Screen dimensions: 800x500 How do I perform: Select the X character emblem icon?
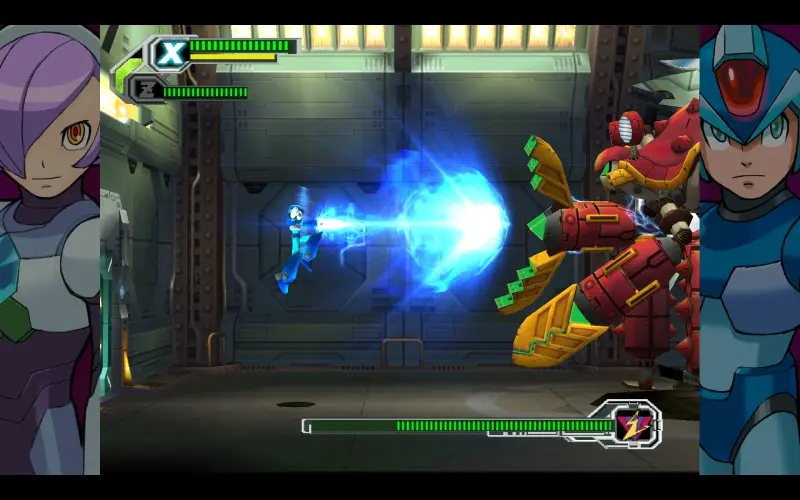click(x=171, y=52)
